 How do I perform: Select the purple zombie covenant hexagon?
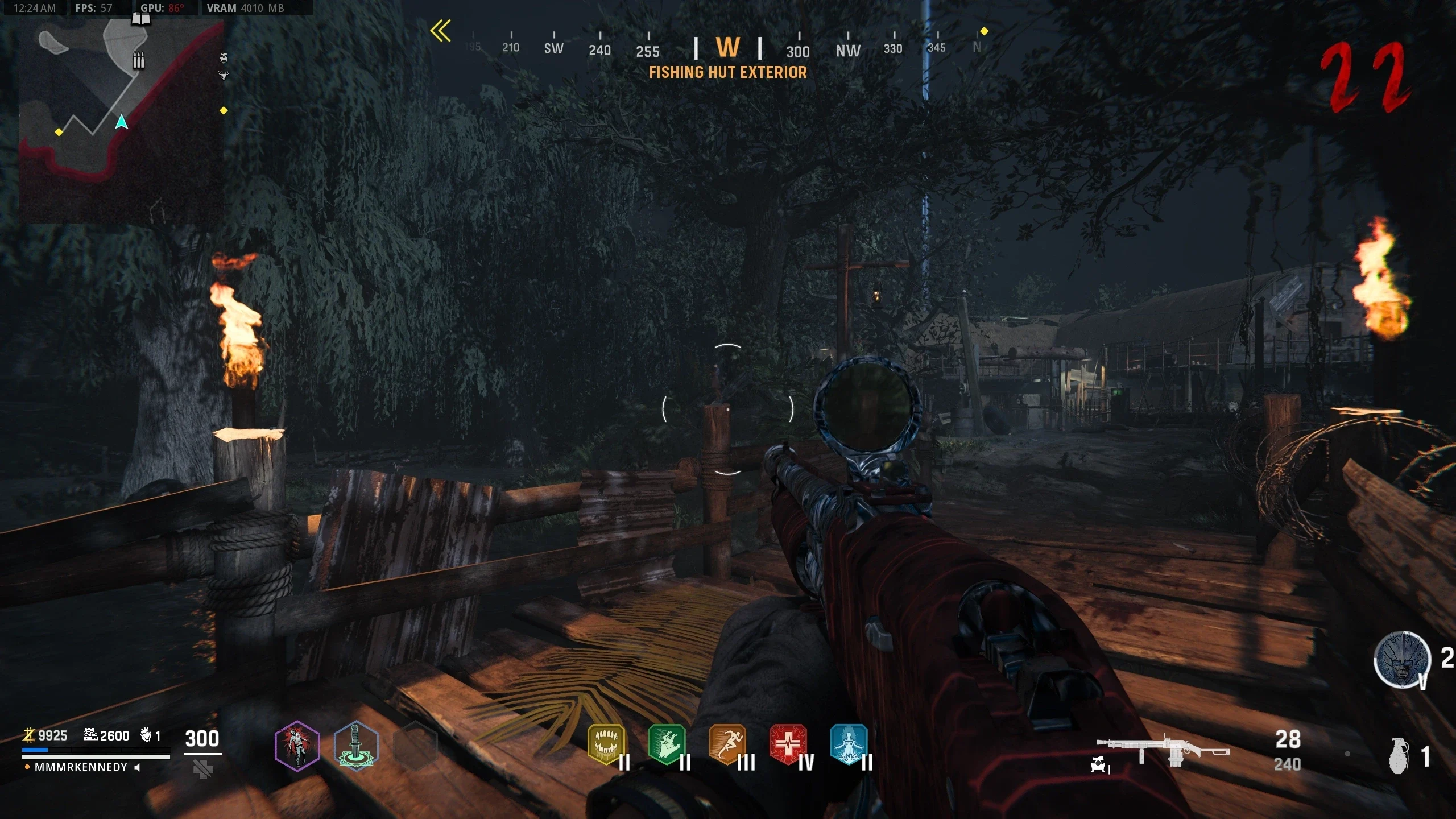click(x=297, y=746)
